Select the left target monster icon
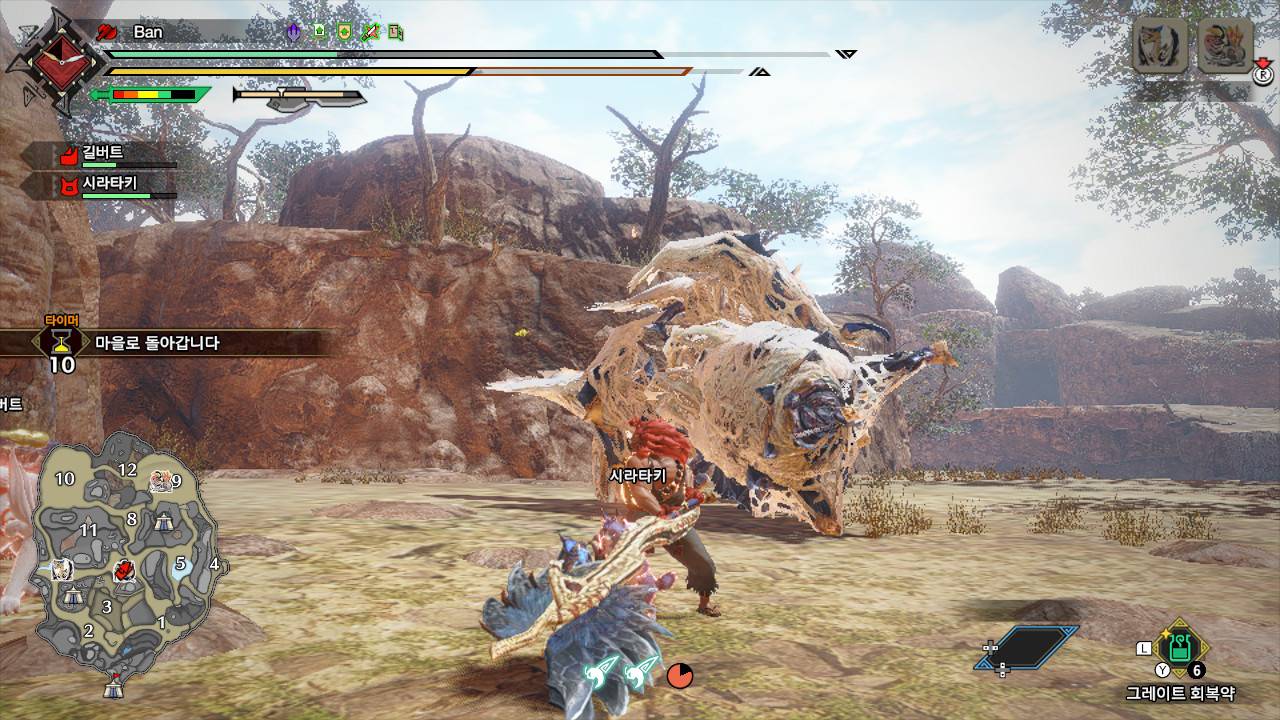Image resolution: width=1280 pixels, height=720 pixels. tap(1160, 45)
